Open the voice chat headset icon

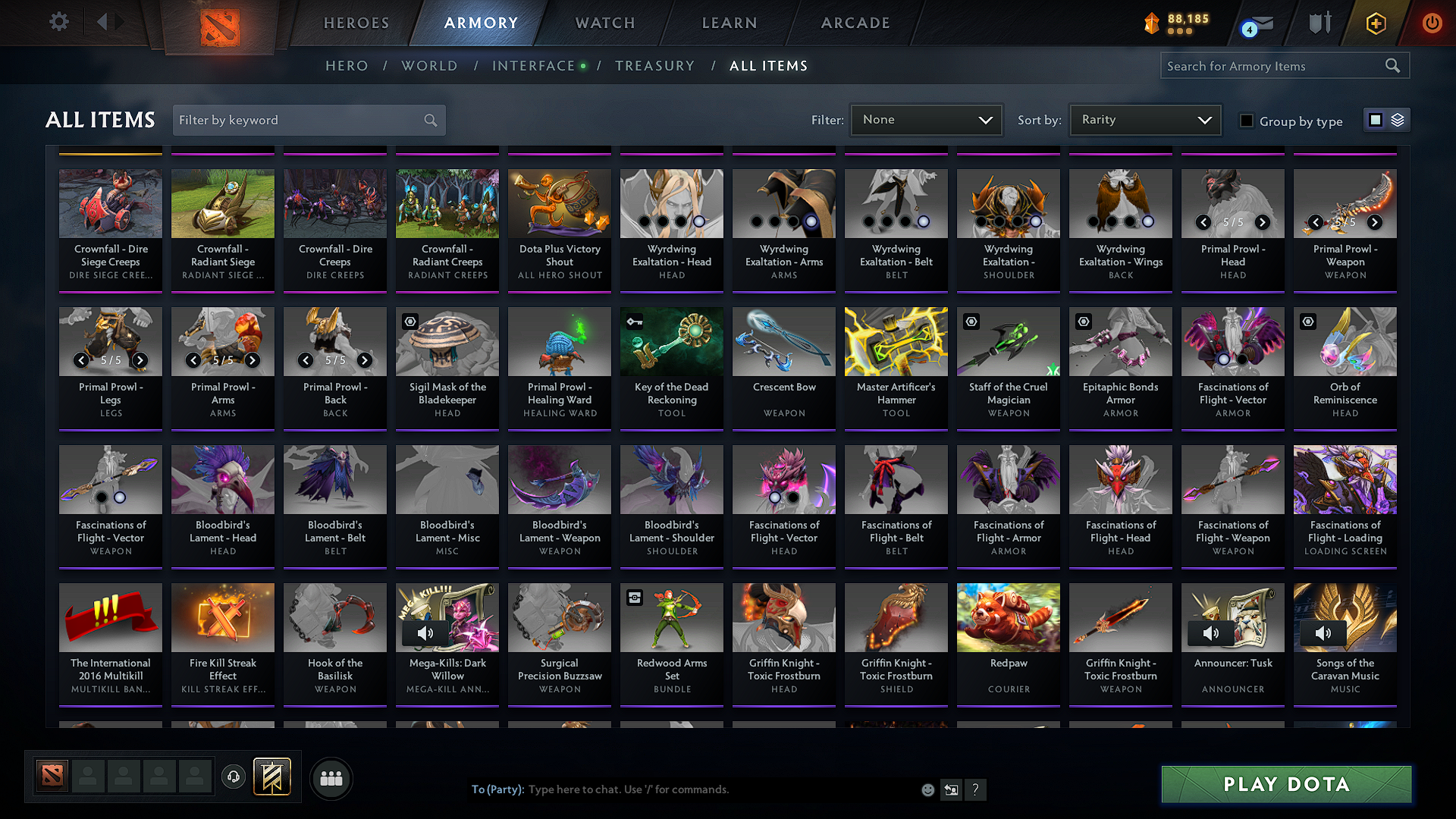(x=233, y=777)
